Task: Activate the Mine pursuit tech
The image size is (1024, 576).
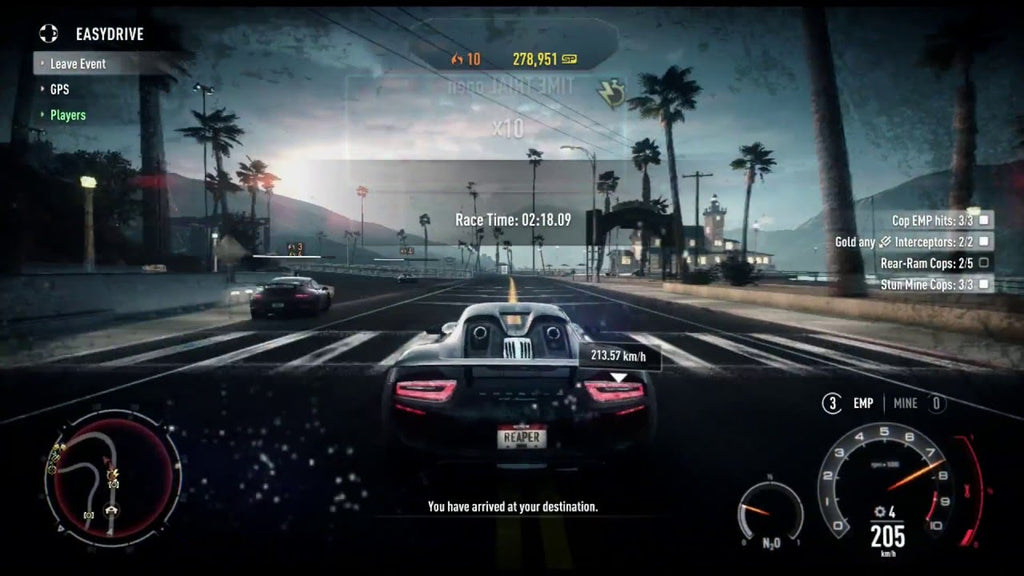Action: pos(905,404)
